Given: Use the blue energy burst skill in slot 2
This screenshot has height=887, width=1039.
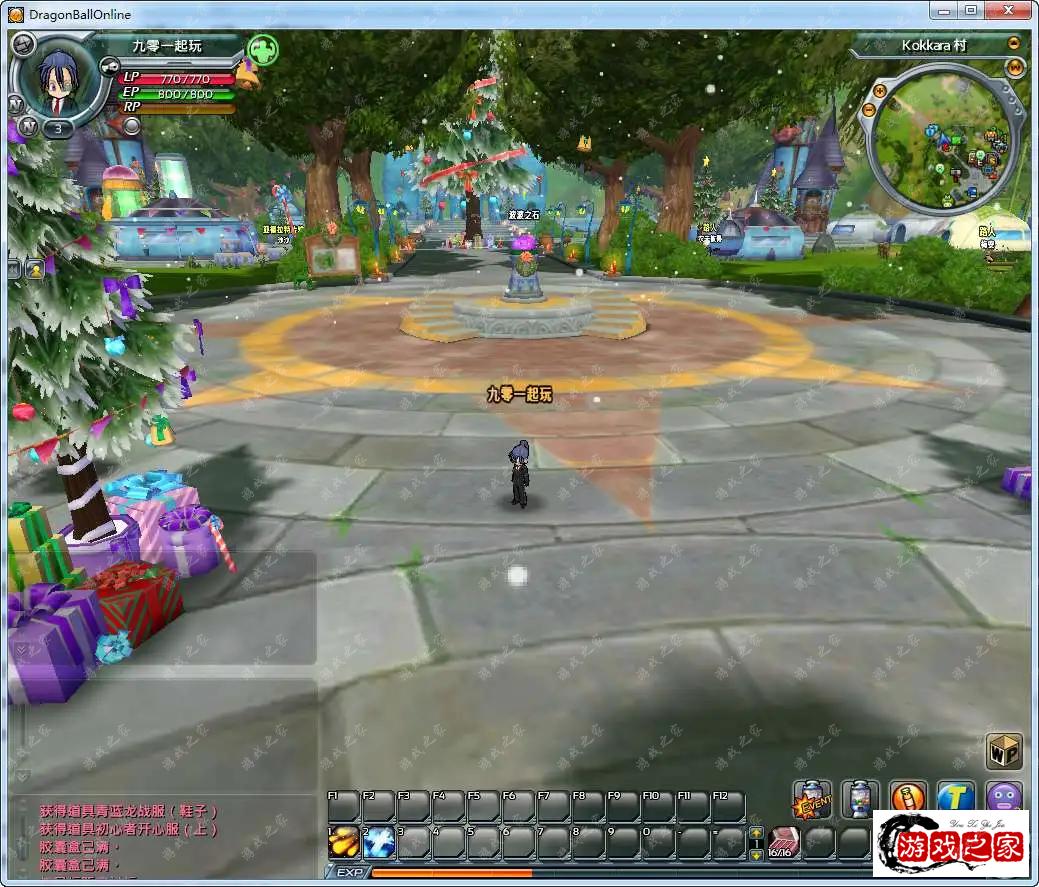Looking at the screenshot, I should point(380,842).
